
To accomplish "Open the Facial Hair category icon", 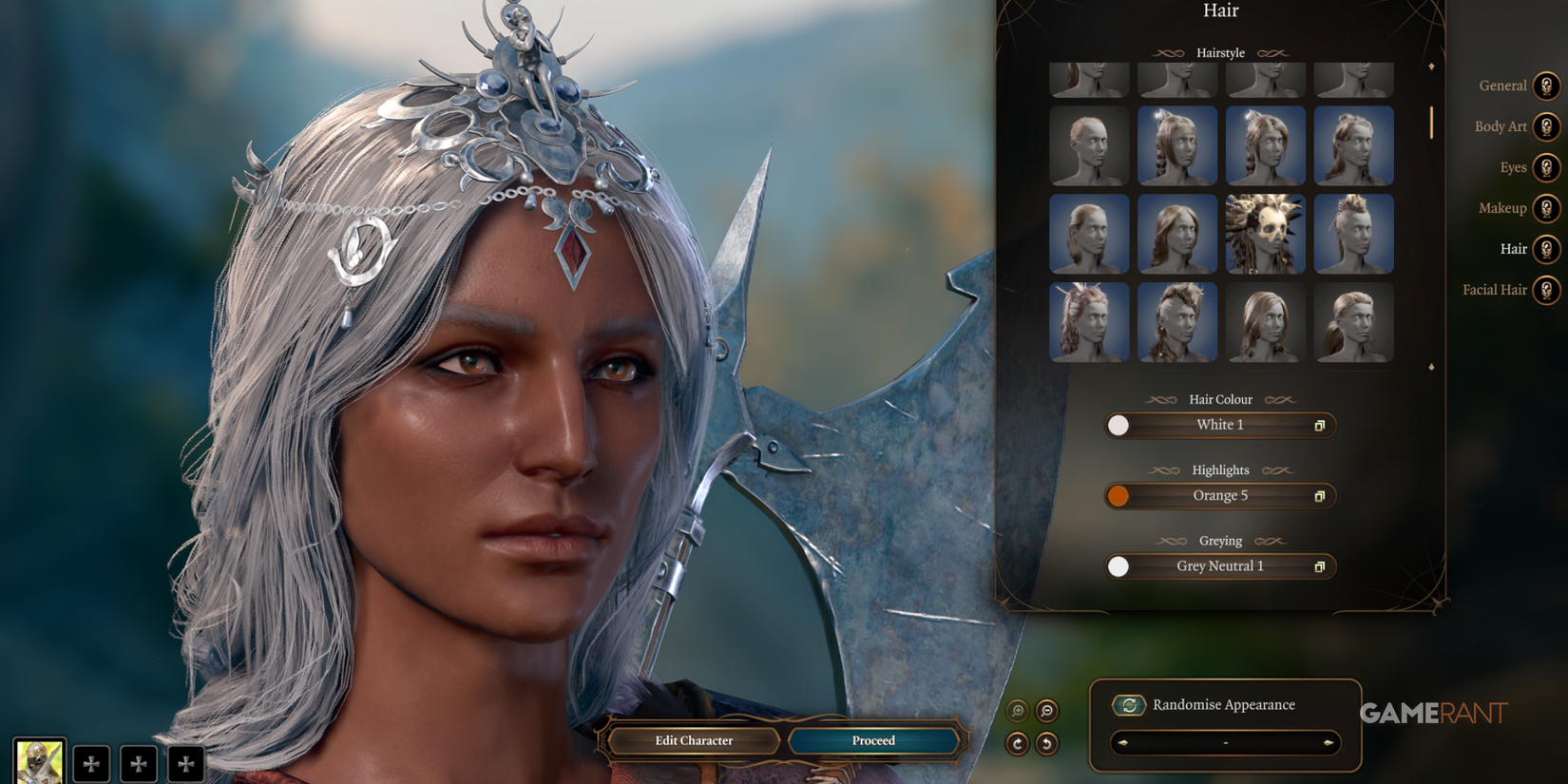I will point(1548,290).
